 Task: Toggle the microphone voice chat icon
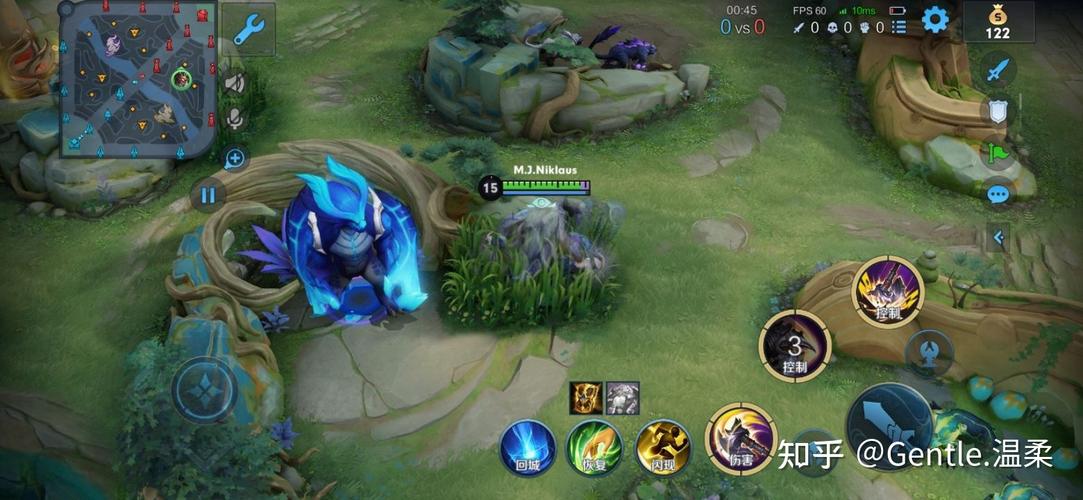click(x=235, y=120)
